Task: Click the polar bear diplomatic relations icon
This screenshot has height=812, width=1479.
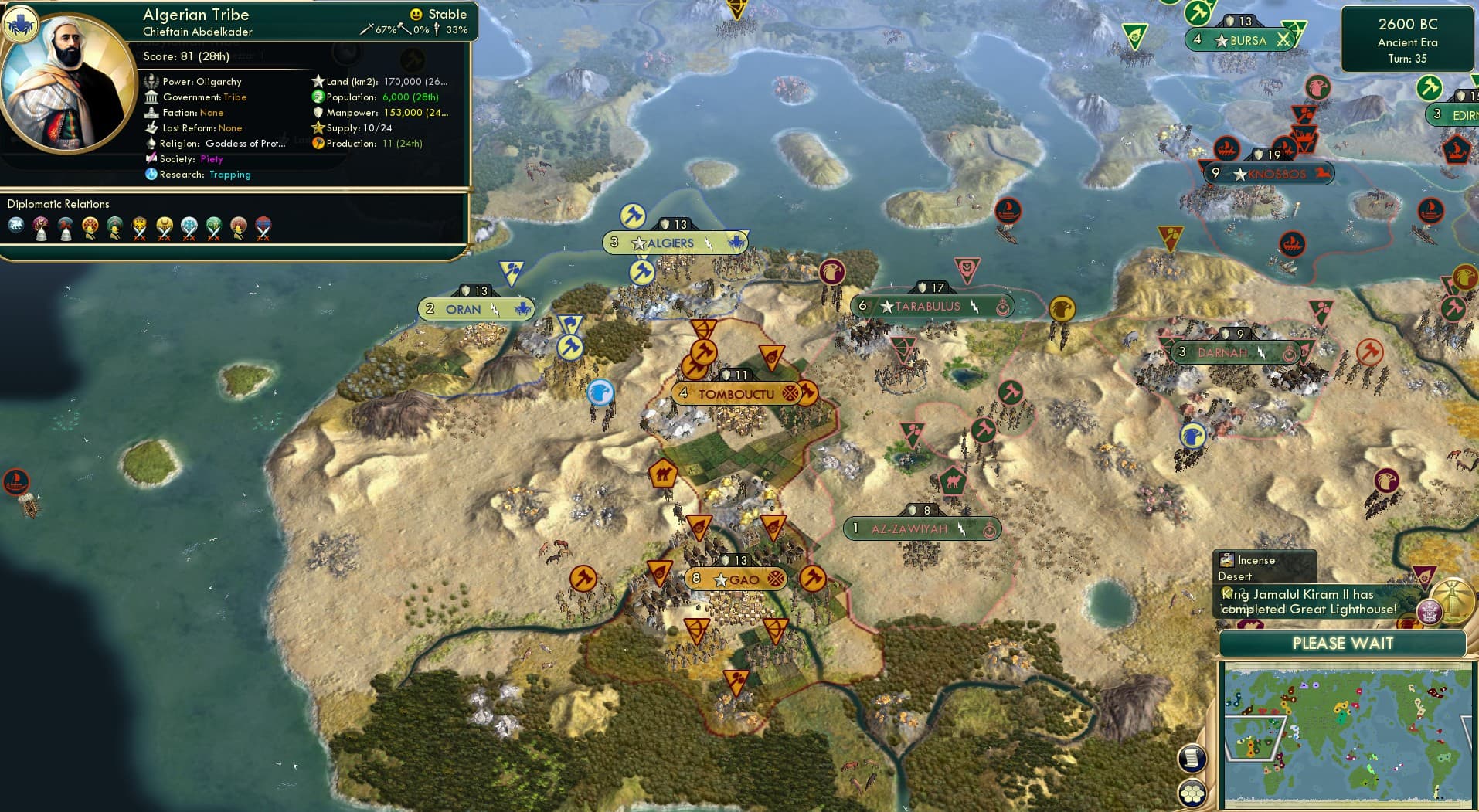Action: (15, 224)
